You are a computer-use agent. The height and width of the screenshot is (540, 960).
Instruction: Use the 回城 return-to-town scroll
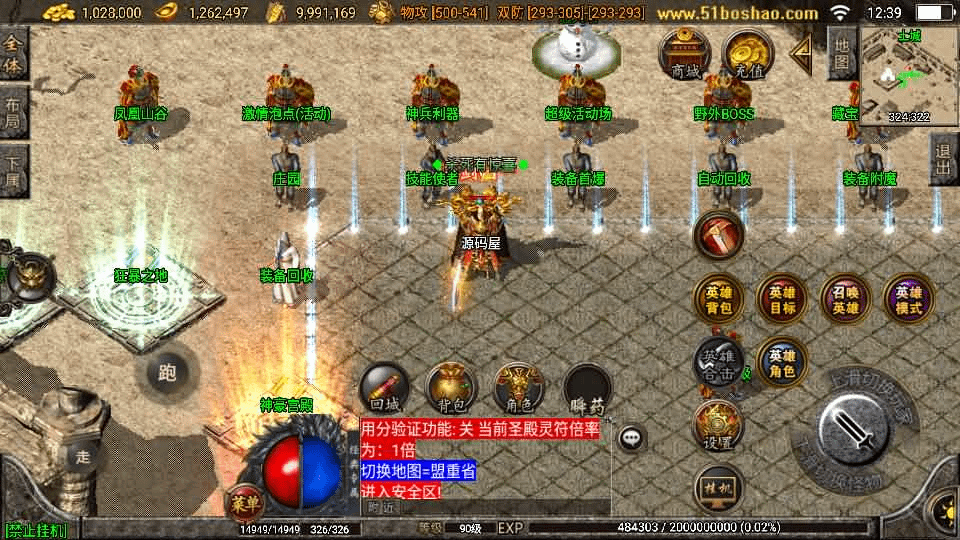pos(385,389)
